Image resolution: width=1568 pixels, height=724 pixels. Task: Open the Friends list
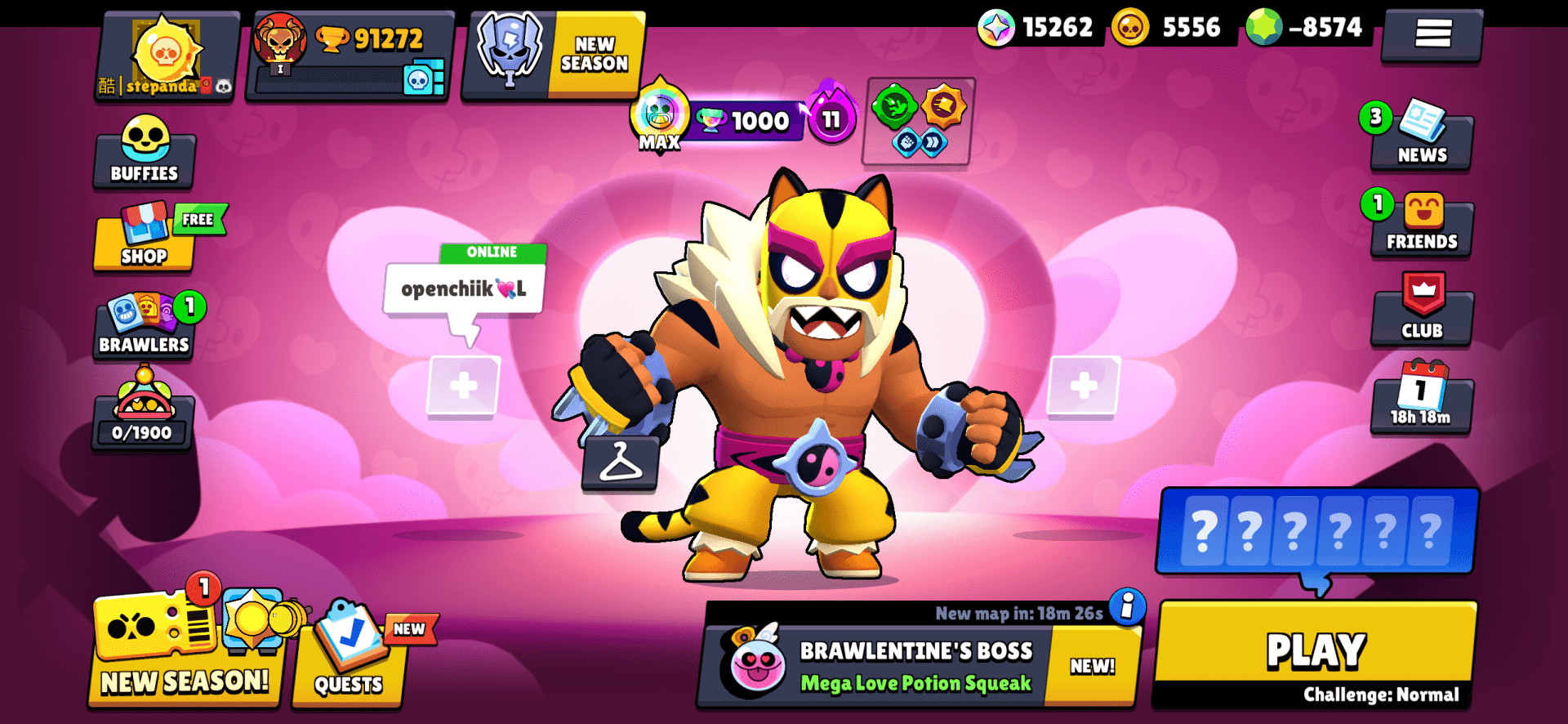click(1423, 226)
